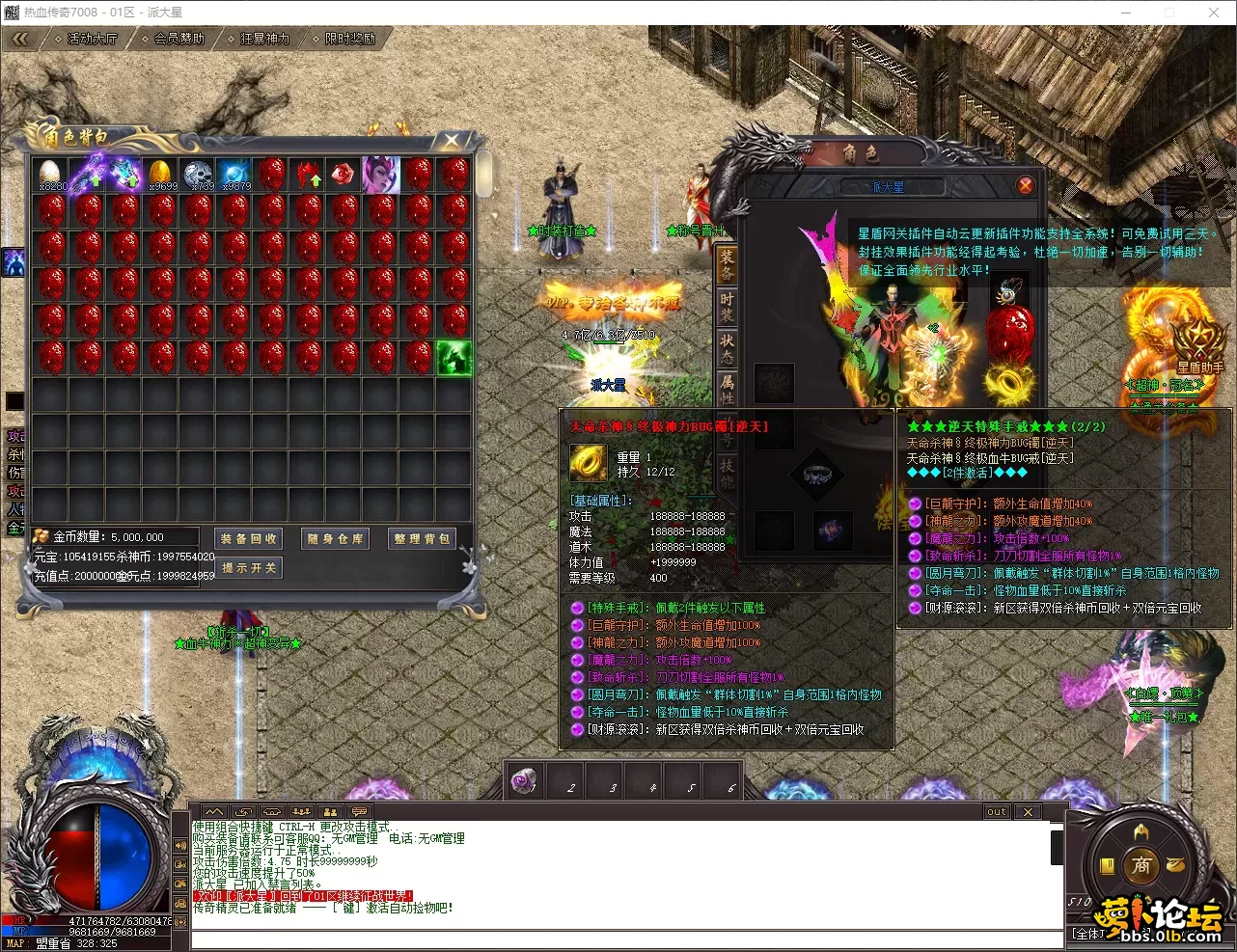Close the 角色 character panel

coord(1025,185)
